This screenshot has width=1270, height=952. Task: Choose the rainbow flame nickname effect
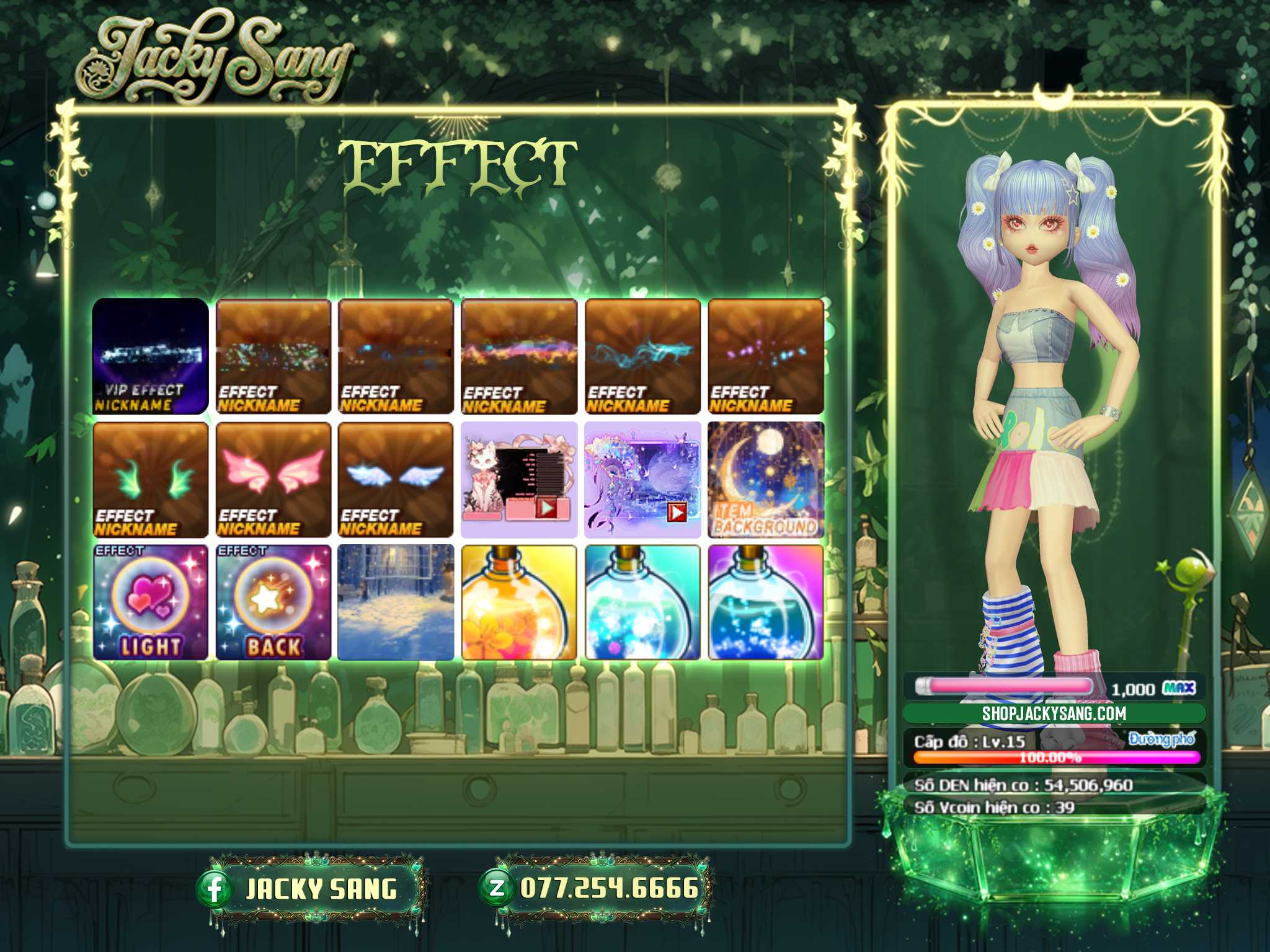pos(519,356)
